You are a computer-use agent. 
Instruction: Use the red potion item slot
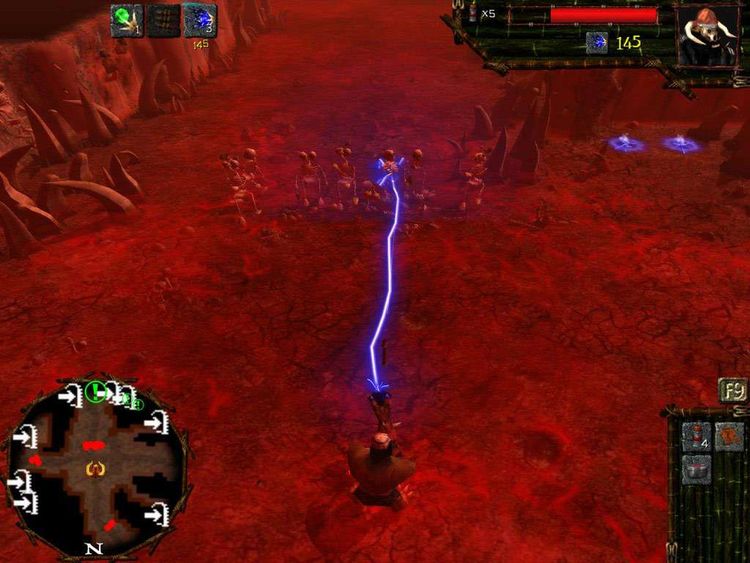pyautogui.click(x=696, y=436)
